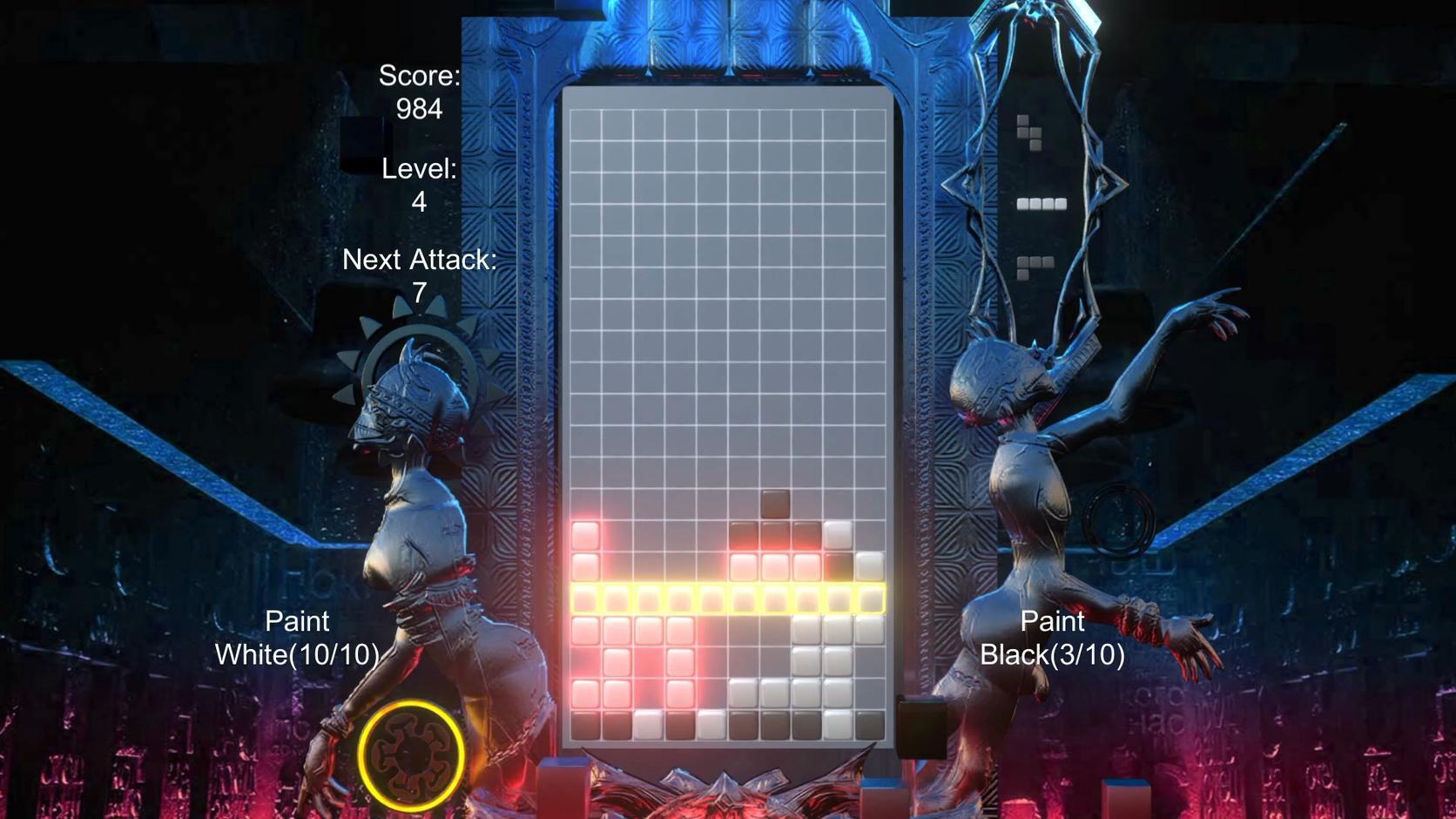The height and width of the screenshot is (819, 1456).
Task: Select the Score: 984 header
Action: [x=418, y=77]
